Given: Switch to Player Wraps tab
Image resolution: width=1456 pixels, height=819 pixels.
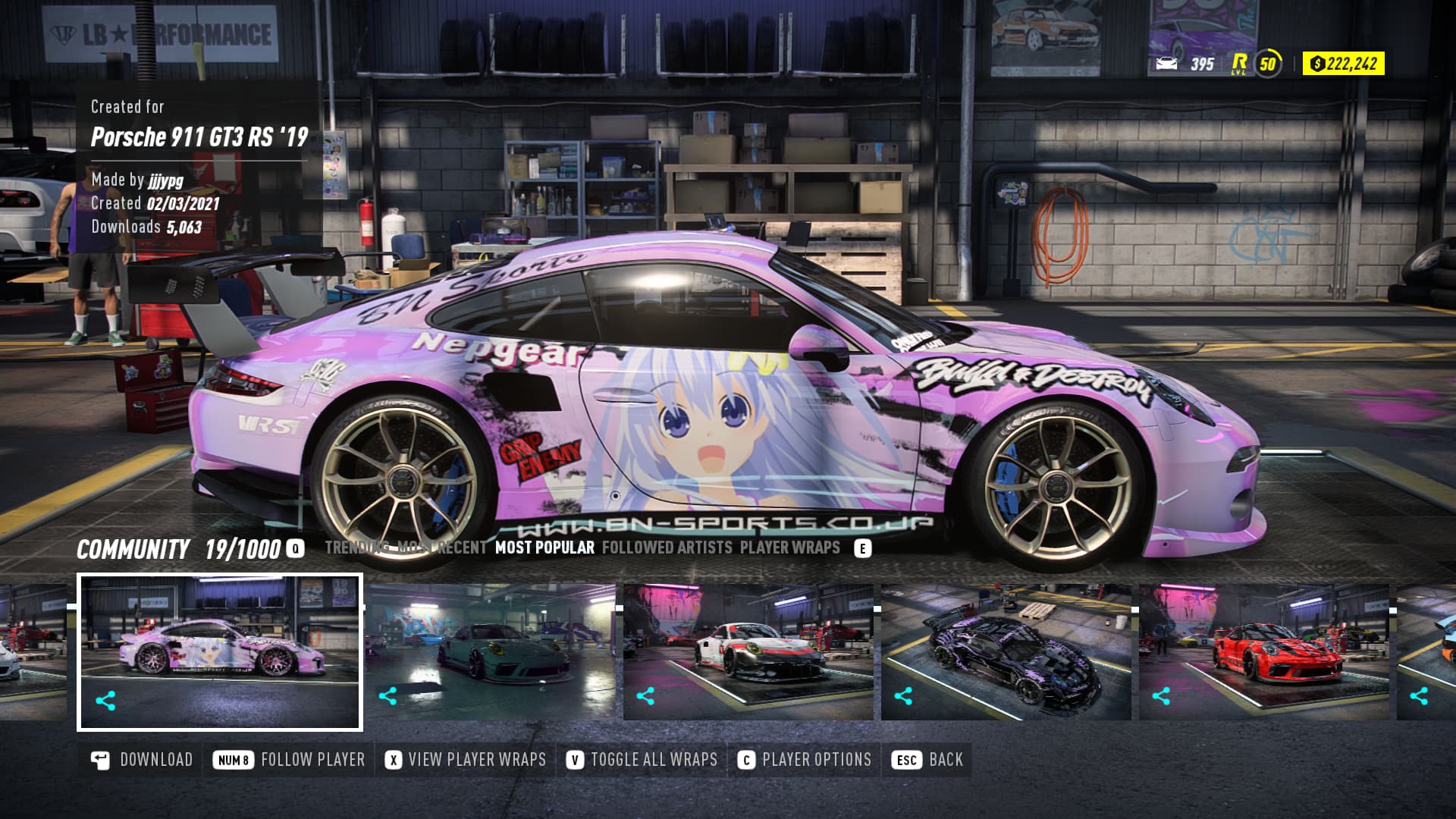Looking at the screenshot, I should (x=789, y=548).
